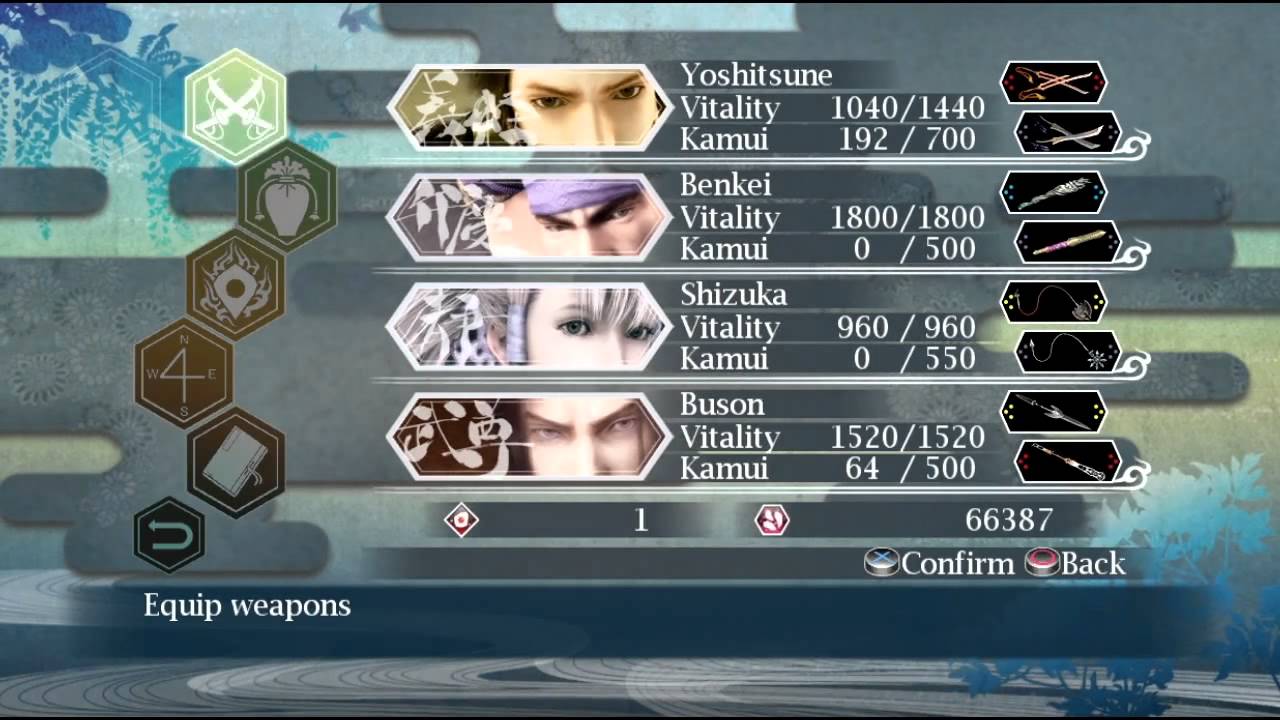The width and height of the screenshot is (1280, 720).
Task: Select Buson's character portrait
Action: (x=528, y=437)
